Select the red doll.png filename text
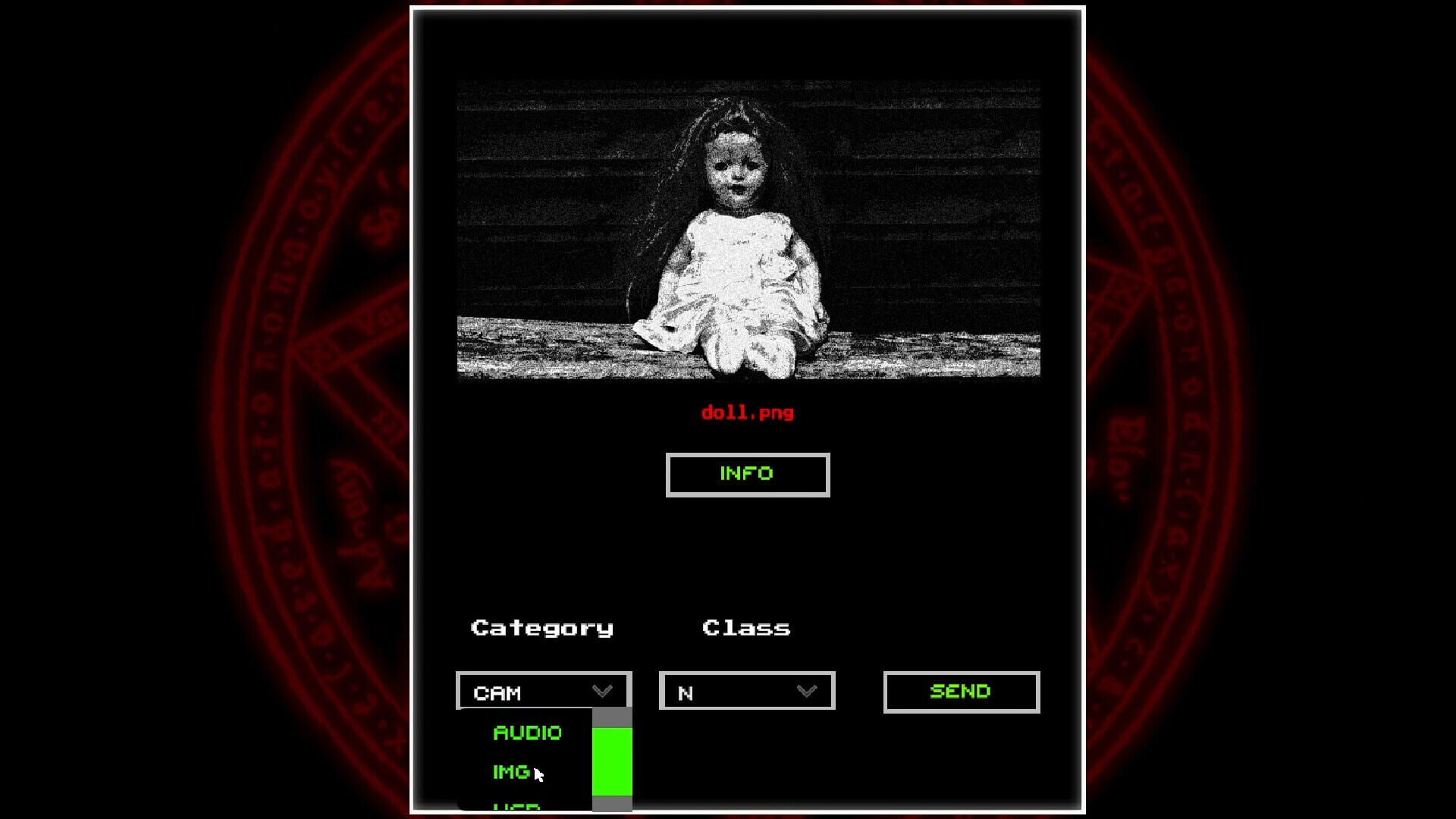Screen dimensions: 1456x819 (747, 412)
